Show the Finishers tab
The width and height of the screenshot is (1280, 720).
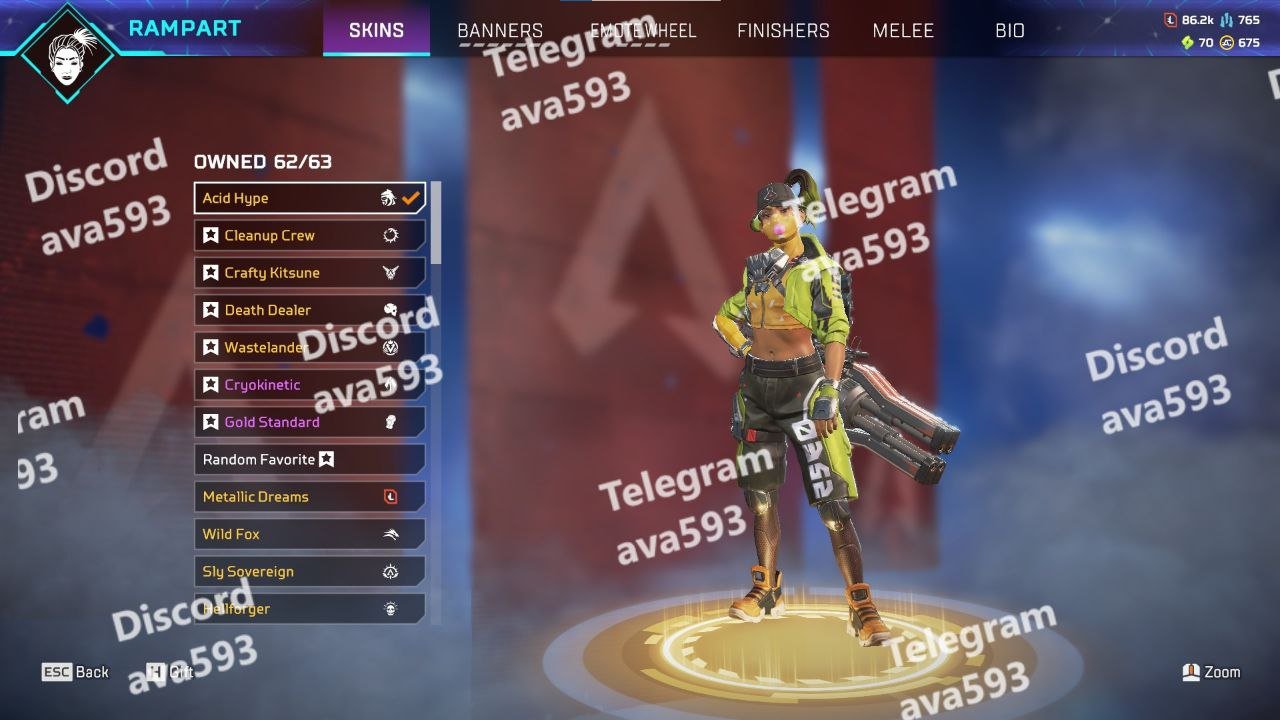783,31
